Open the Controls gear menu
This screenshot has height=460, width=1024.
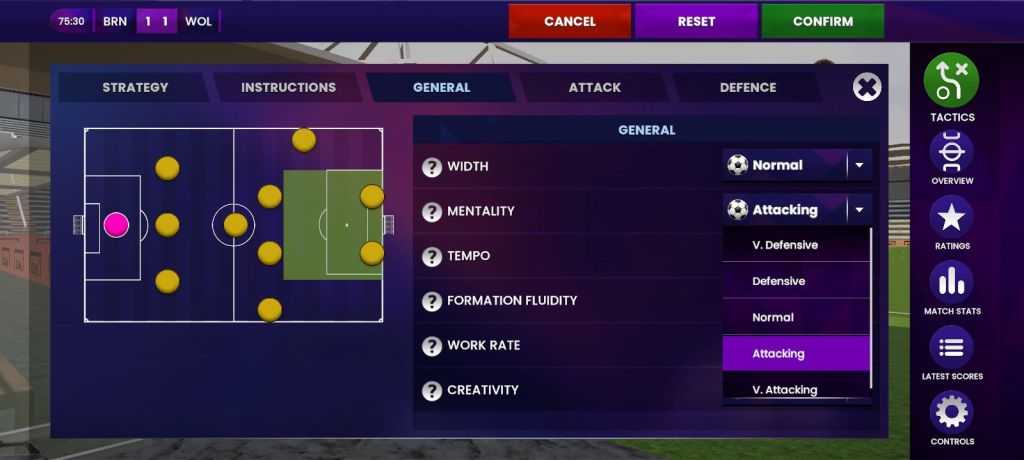point(951,415)
